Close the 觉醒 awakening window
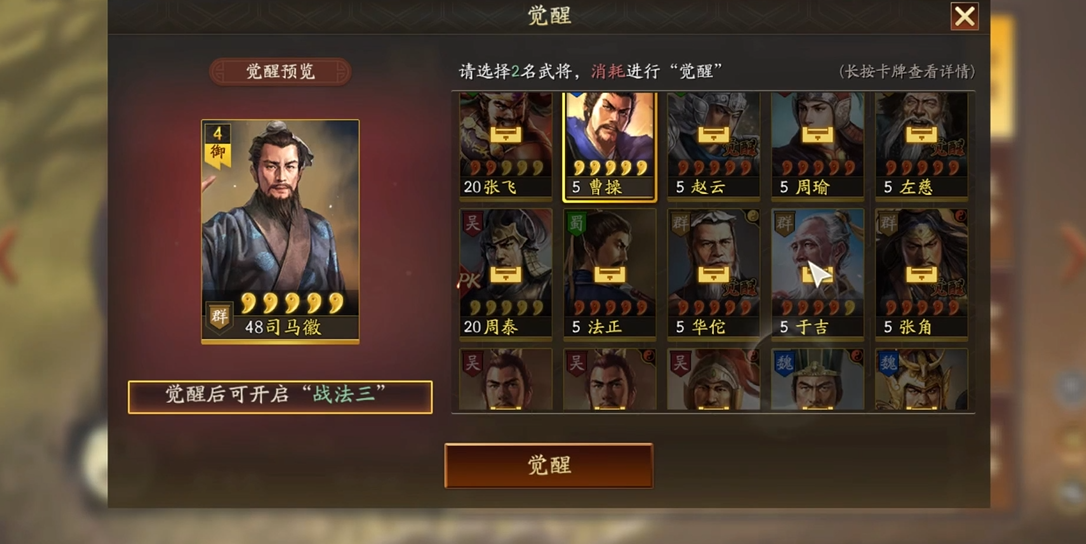The image size is (1086, 544). [964, 17]
